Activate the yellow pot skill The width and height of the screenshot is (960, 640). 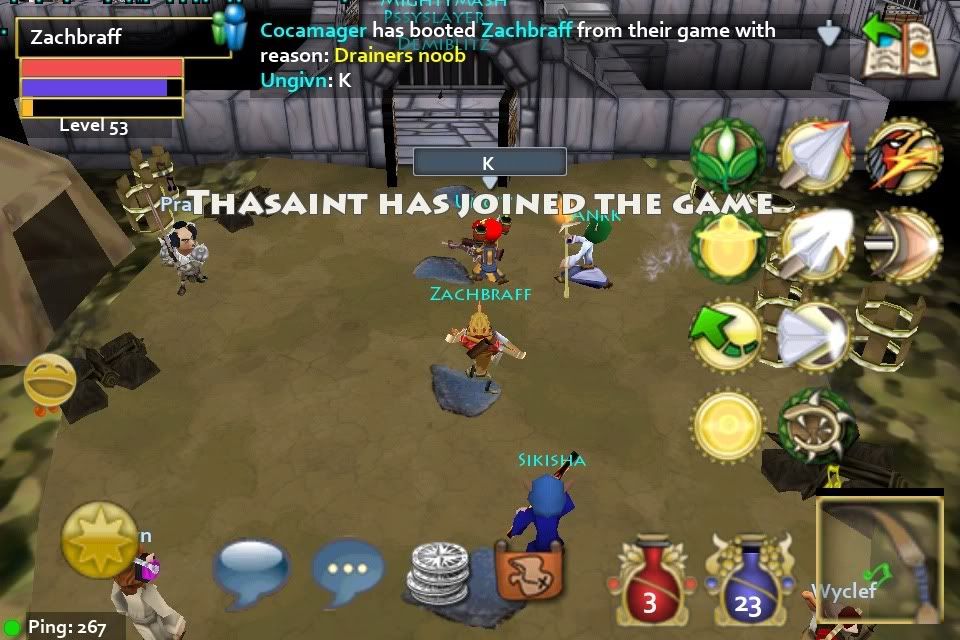click(727, 245)
